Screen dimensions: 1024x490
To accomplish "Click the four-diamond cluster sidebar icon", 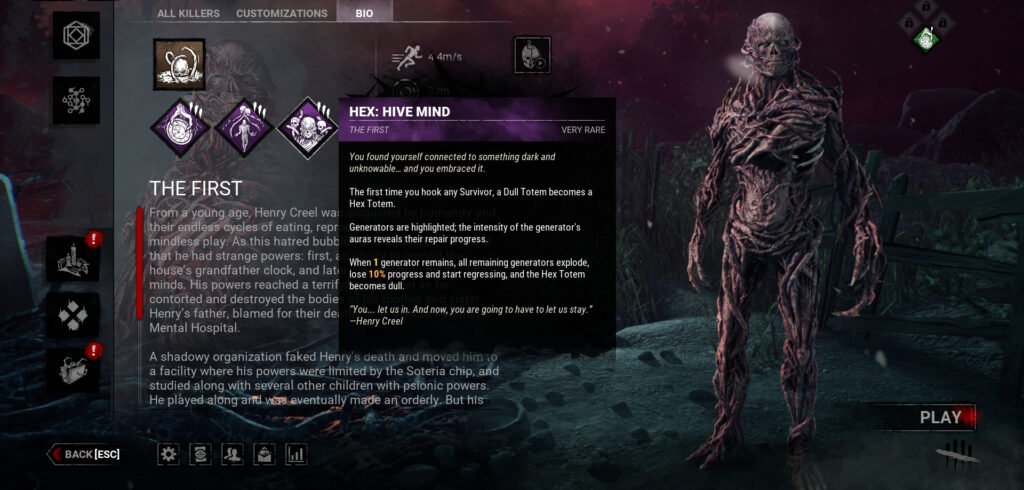I will click(x=75, y=315).
